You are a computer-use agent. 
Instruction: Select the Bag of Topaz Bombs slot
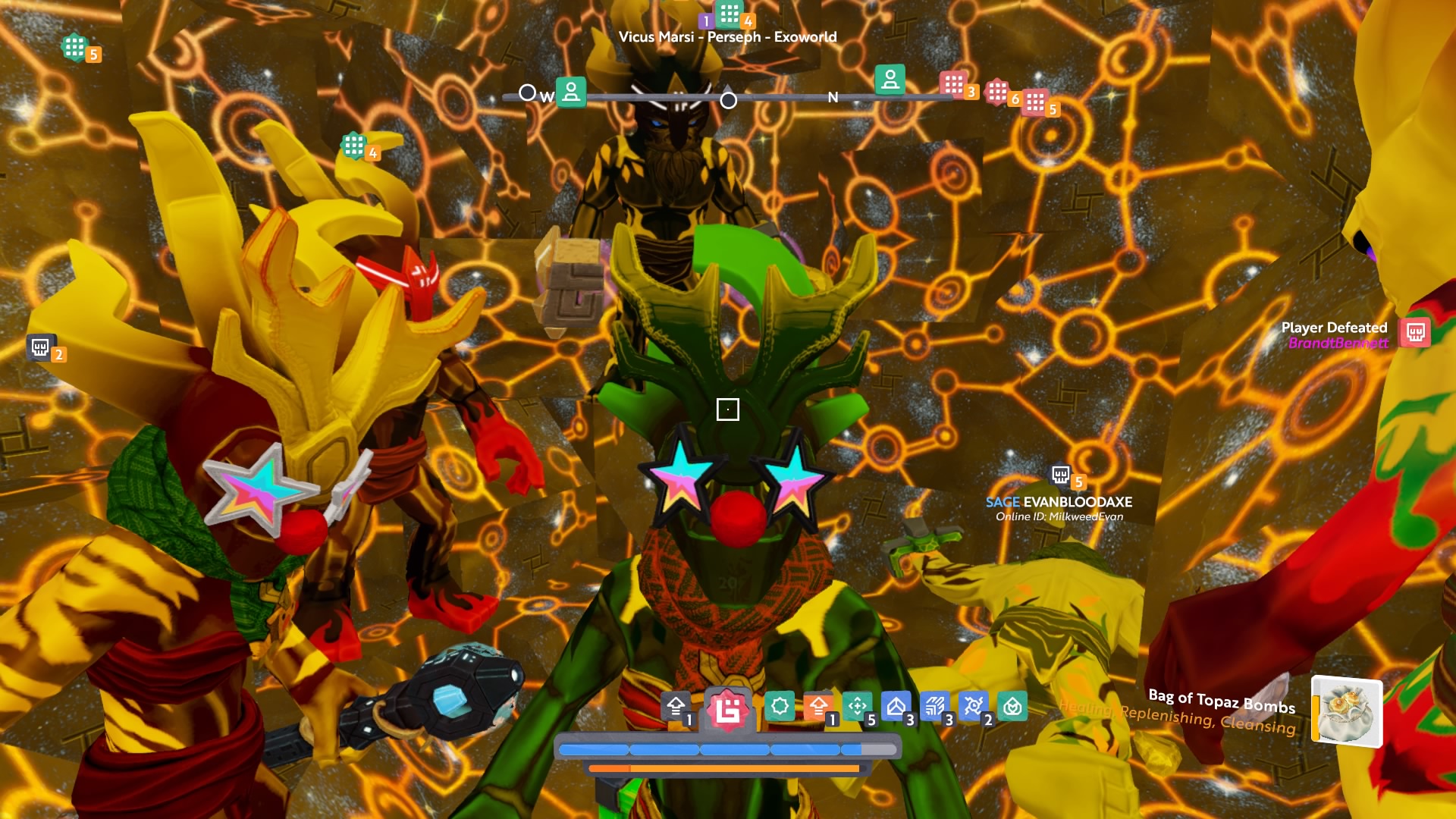click(x=1347, y=711)
